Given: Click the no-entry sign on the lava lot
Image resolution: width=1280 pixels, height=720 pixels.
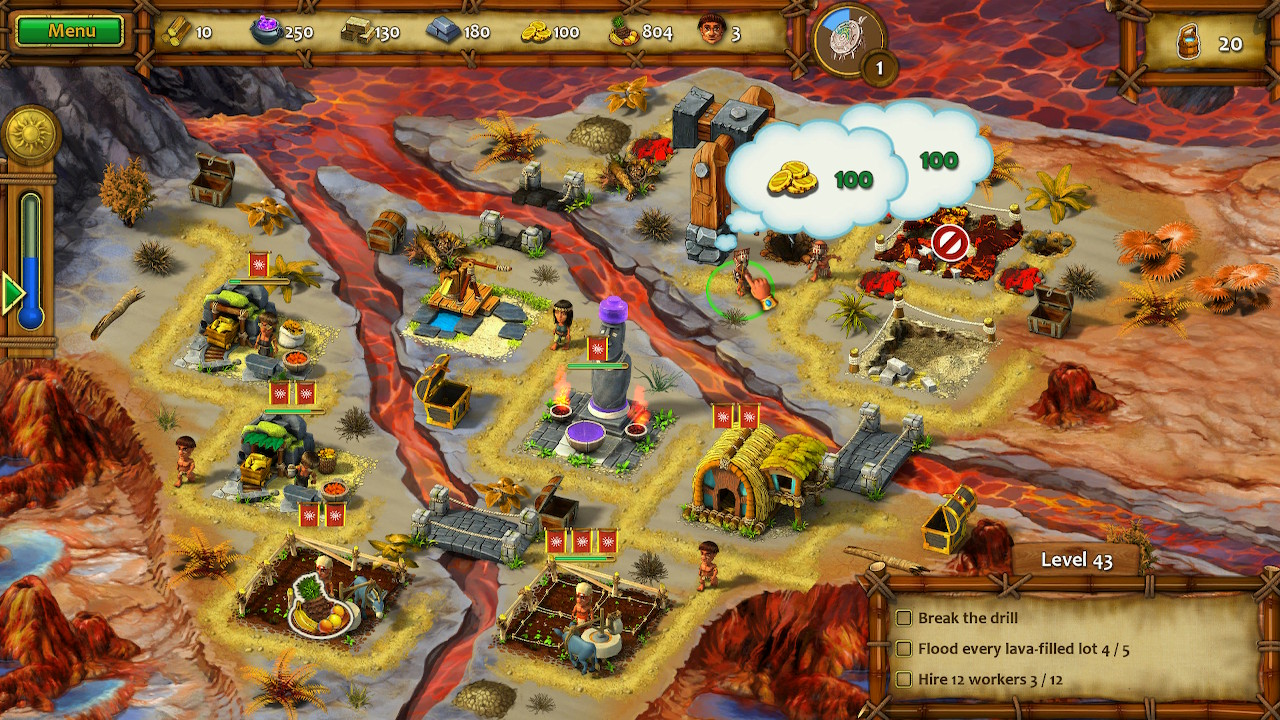Looking at the screenshot, I should (951, 243).
